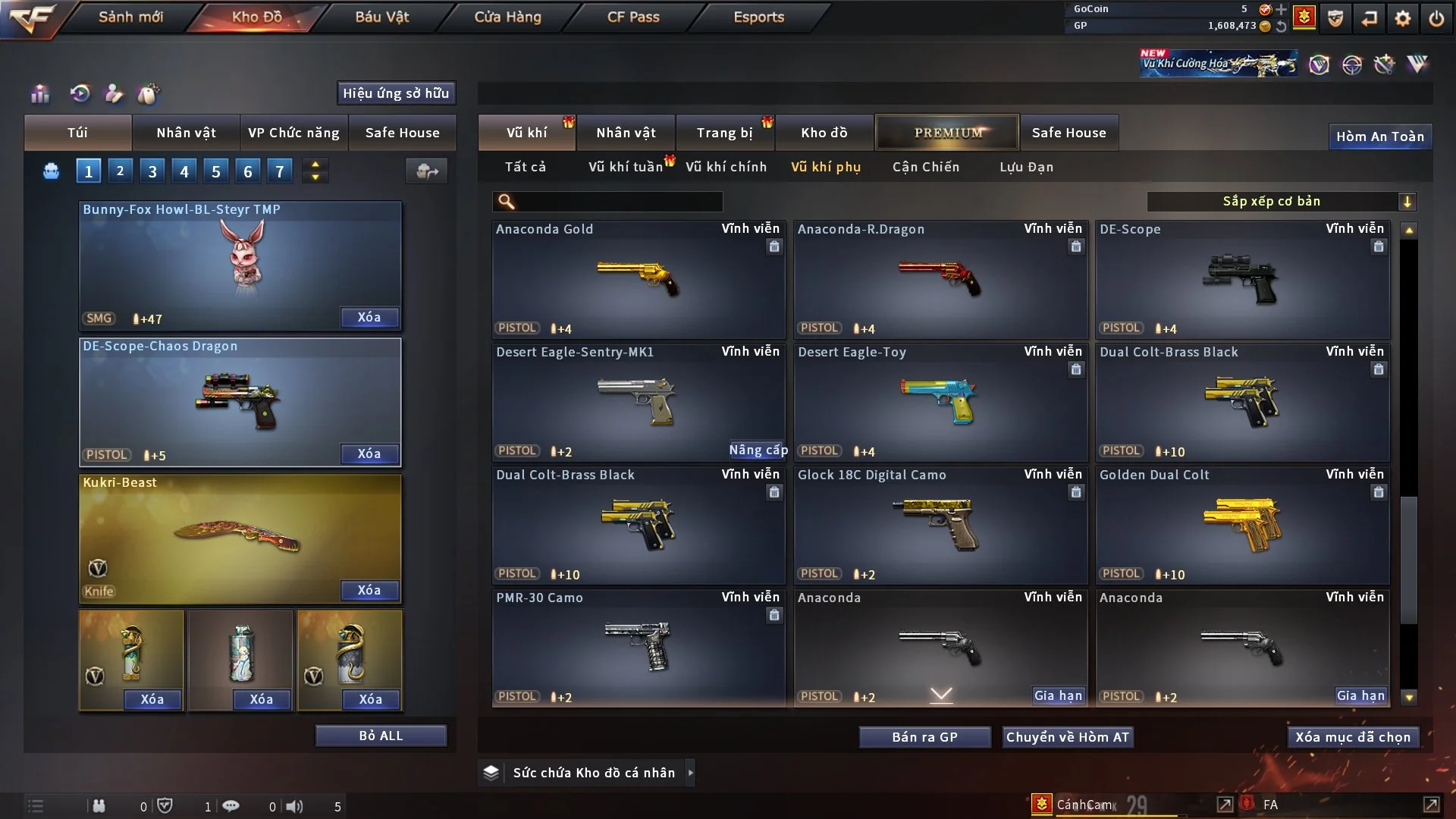Remove the Kukri-Beast knife with Xóa
1456x819 pixels.
click(x=369, y=590)
